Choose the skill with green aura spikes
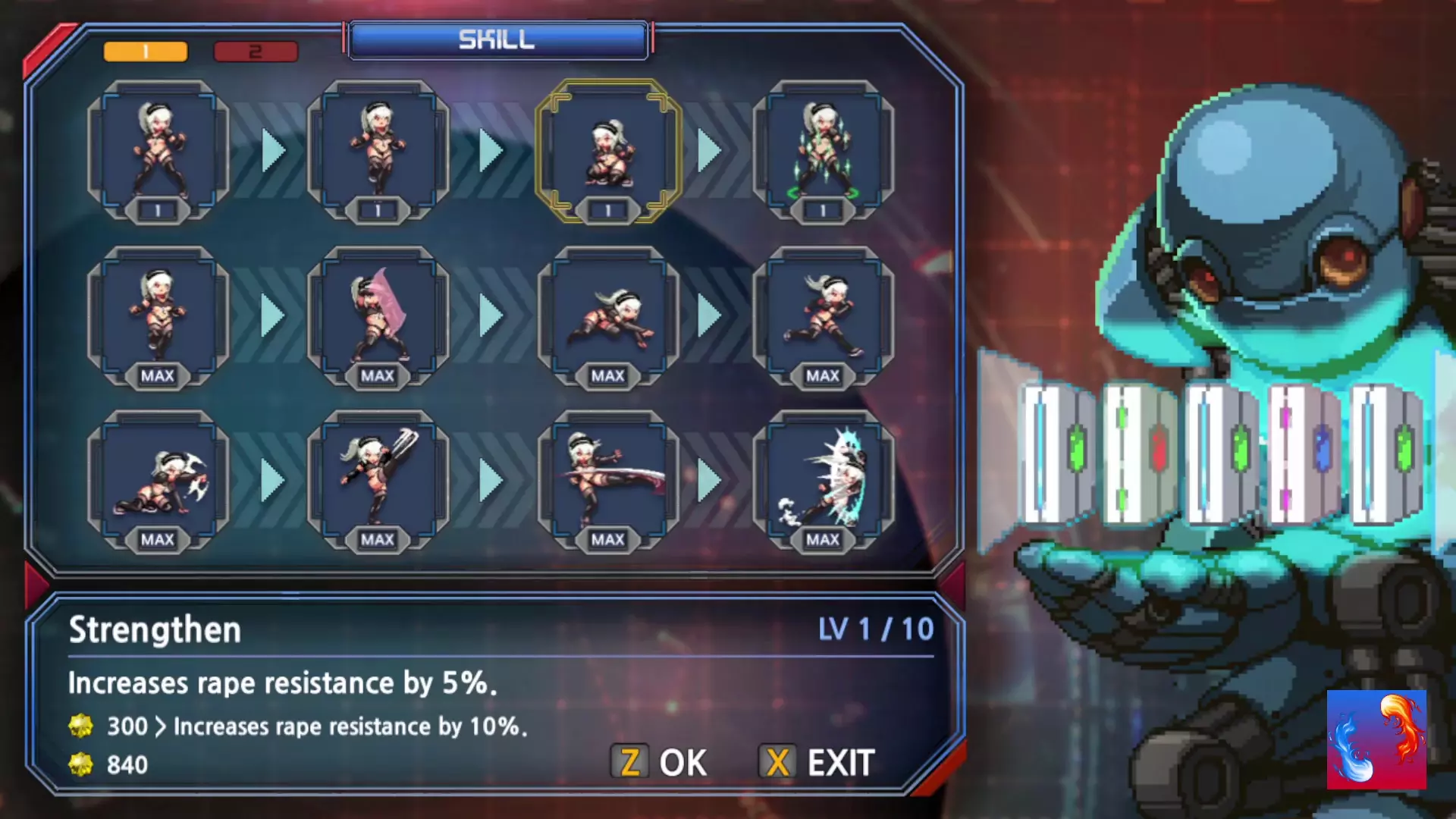The width and height of the screenshot is (1456, 819). (x=824, y=152)
